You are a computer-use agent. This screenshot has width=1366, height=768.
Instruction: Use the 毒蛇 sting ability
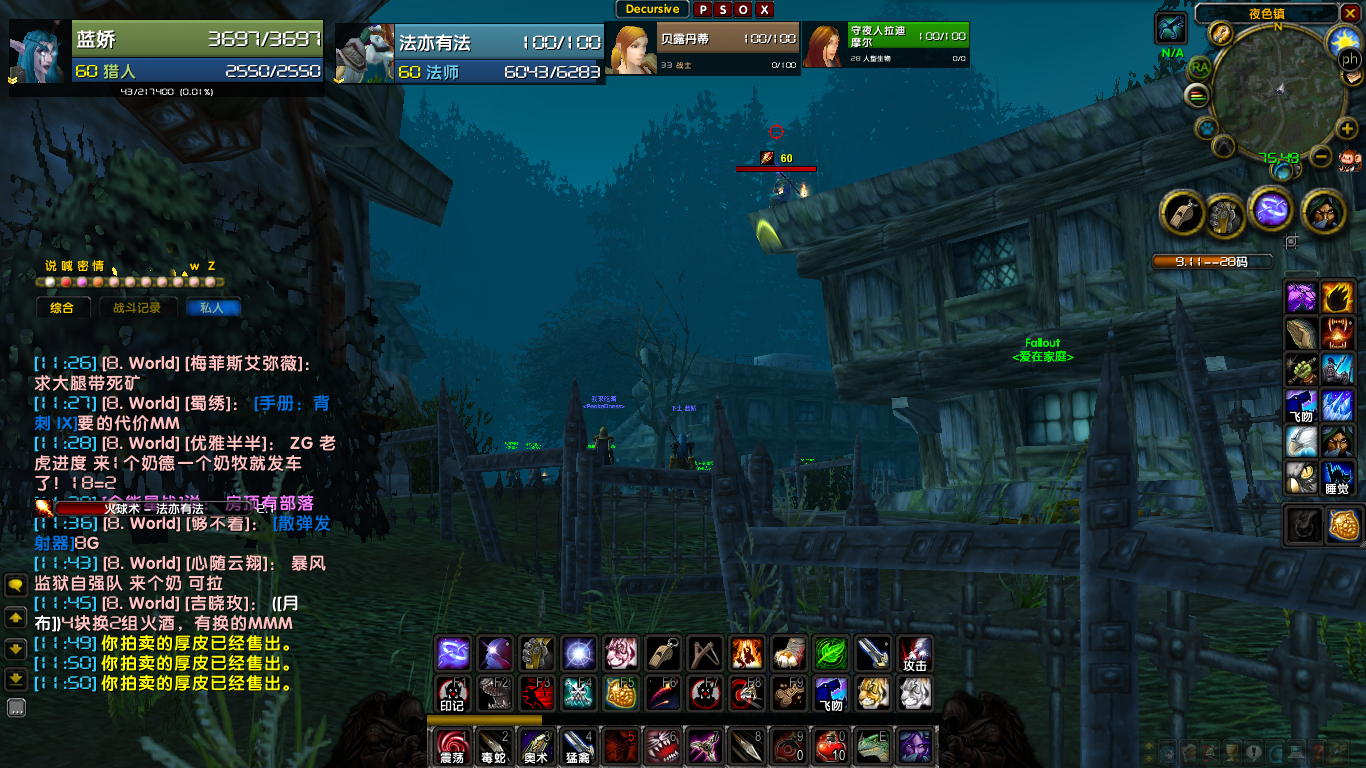pyautogui.click(x=494, y=746)
